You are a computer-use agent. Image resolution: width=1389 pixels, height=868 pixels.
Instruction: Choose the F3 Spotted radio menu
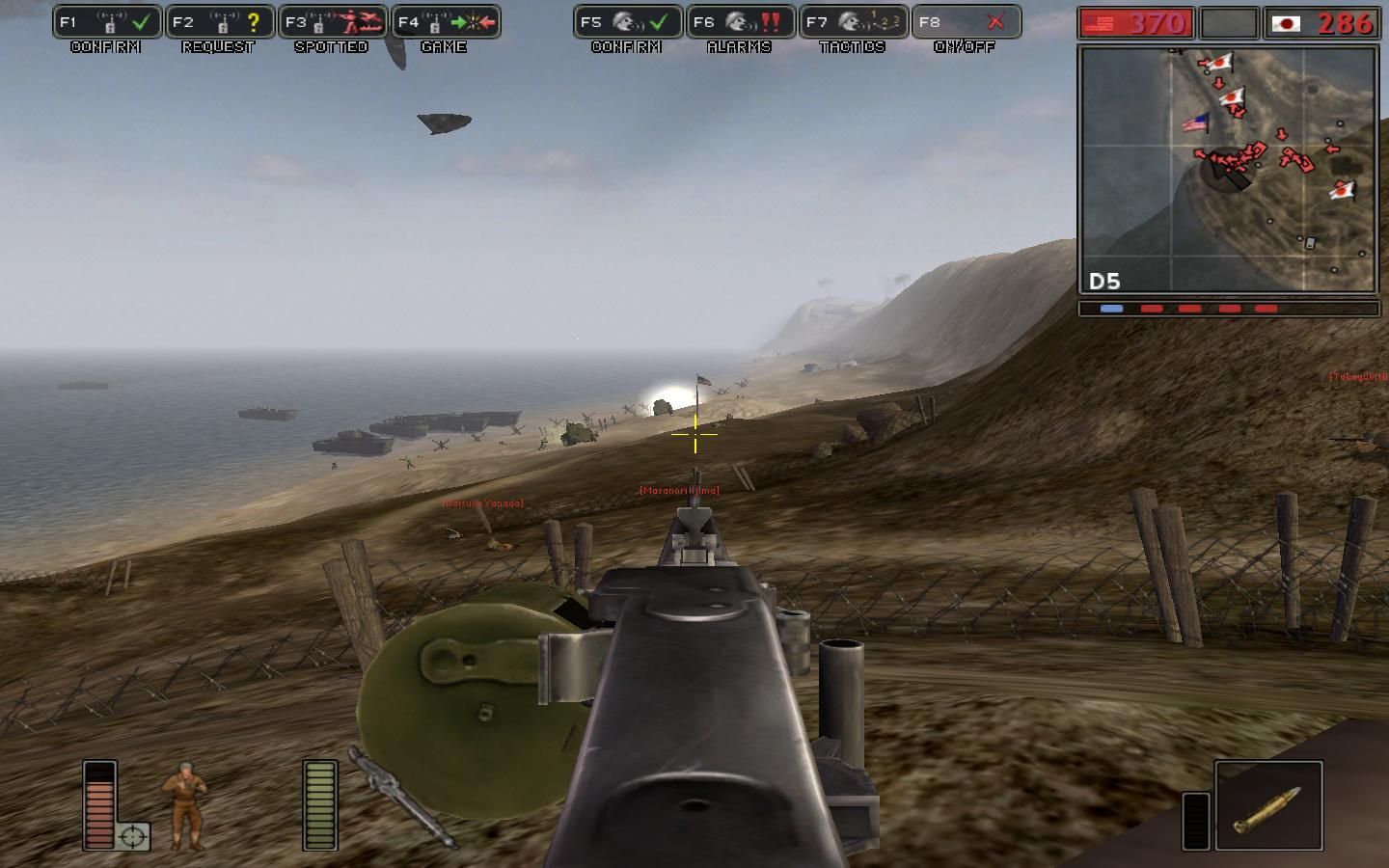[332, 22]
